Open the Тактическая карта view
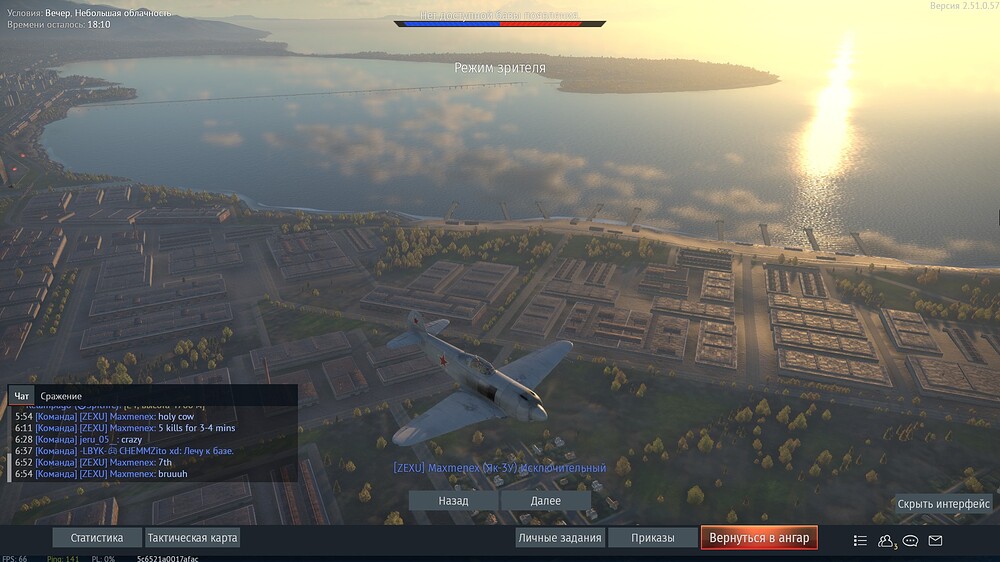1000x562 pixels. (x=192, y=538)
